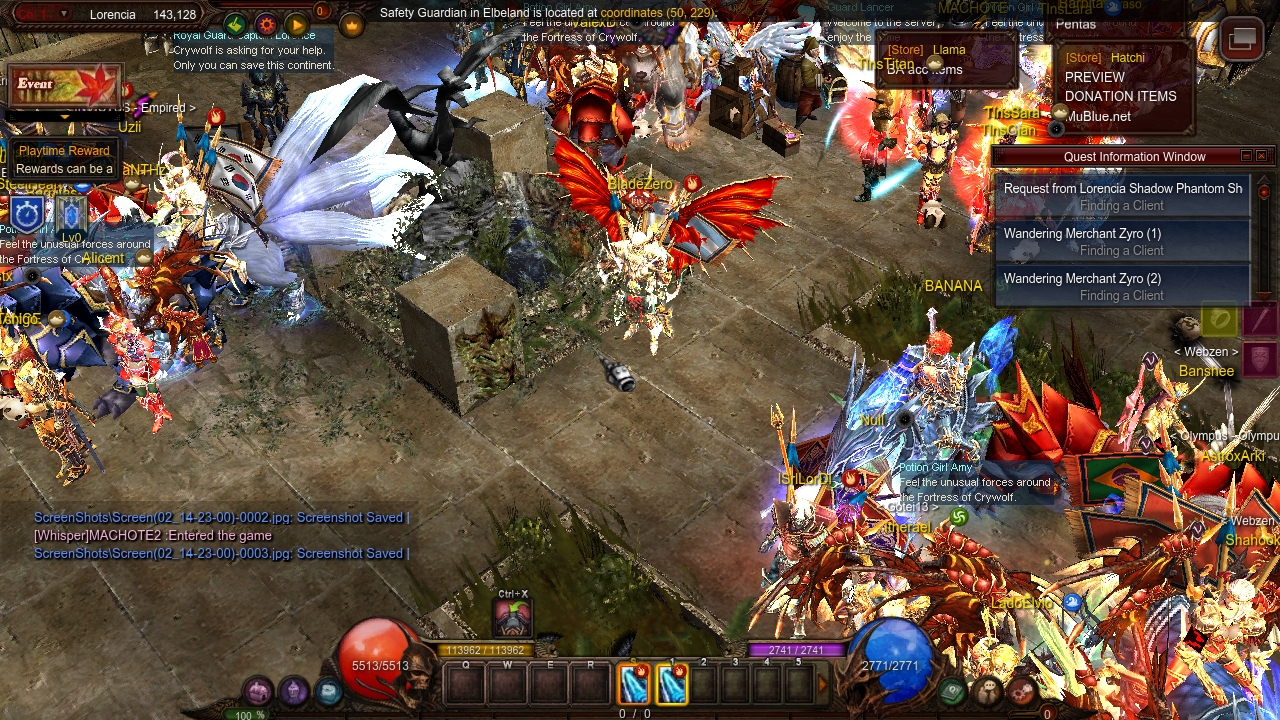Toggle the overlapping windows button
Image resolution: width=1280 pixels, height=720 pixels.
click(1242, 39)
